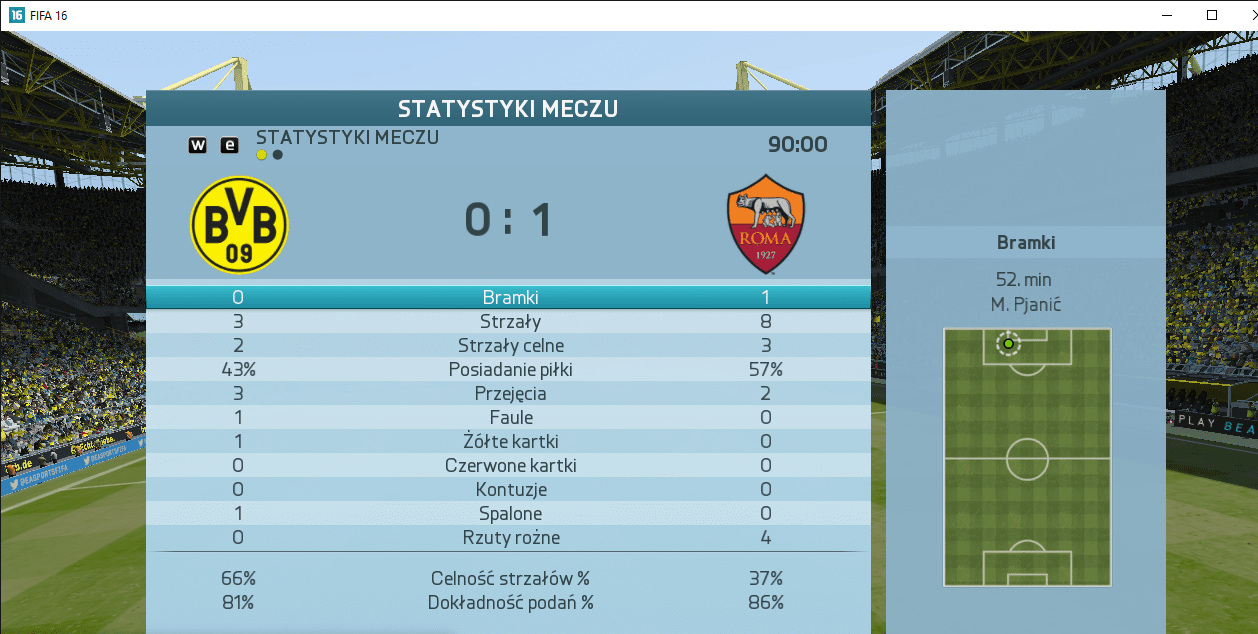1258x634 pixels.
Task: Choose the Strzały statistics row
Action: 510,321
